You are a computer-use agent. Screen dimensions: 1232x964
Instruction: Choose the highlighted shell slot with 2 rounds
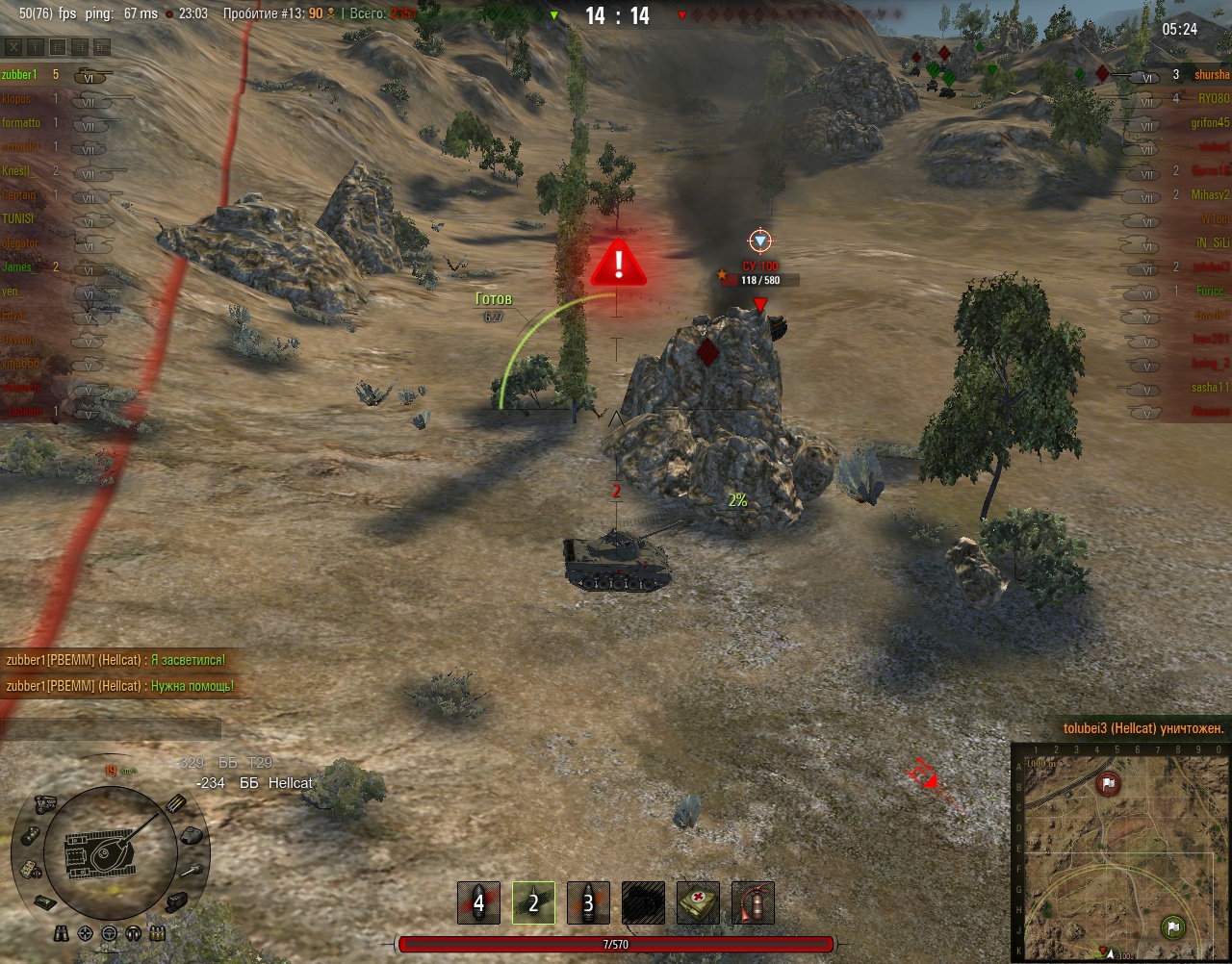533,903
